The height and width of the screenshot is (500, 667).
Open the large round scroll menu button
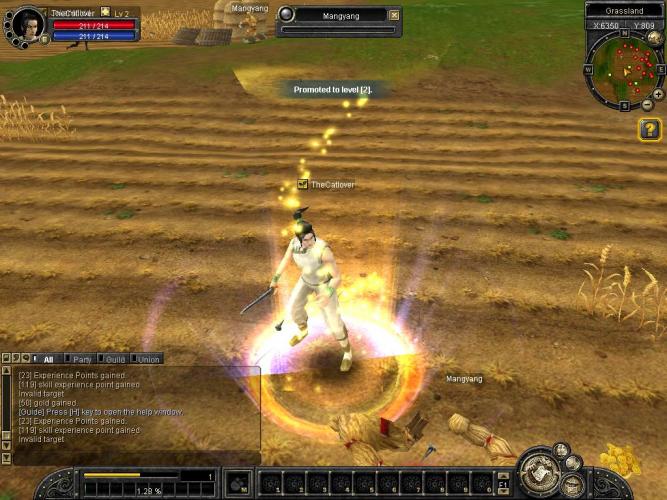(x=541, y=471)
